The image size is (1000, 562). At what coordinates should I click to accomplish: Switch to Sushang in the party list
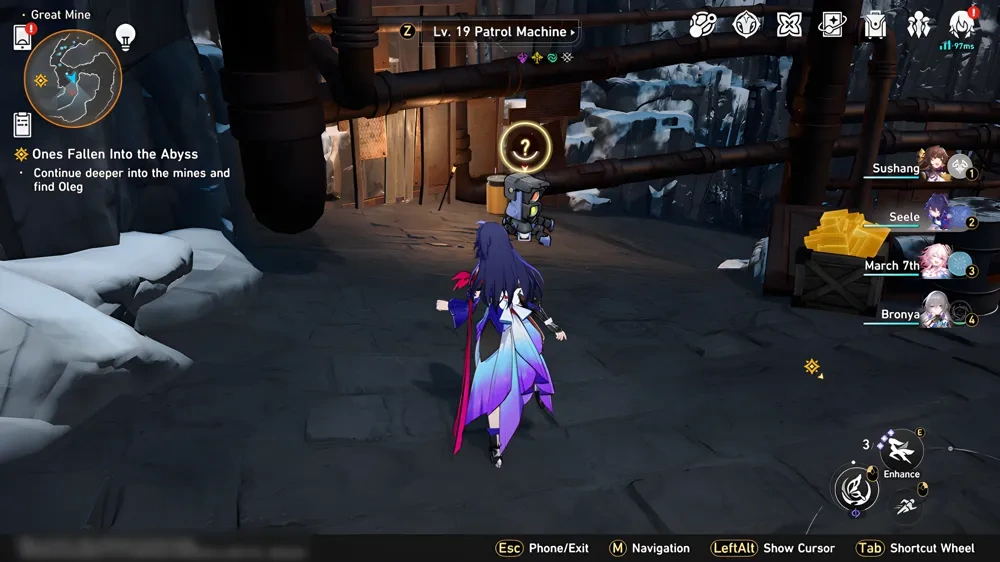pyautogui.click(x=935, y=166)
